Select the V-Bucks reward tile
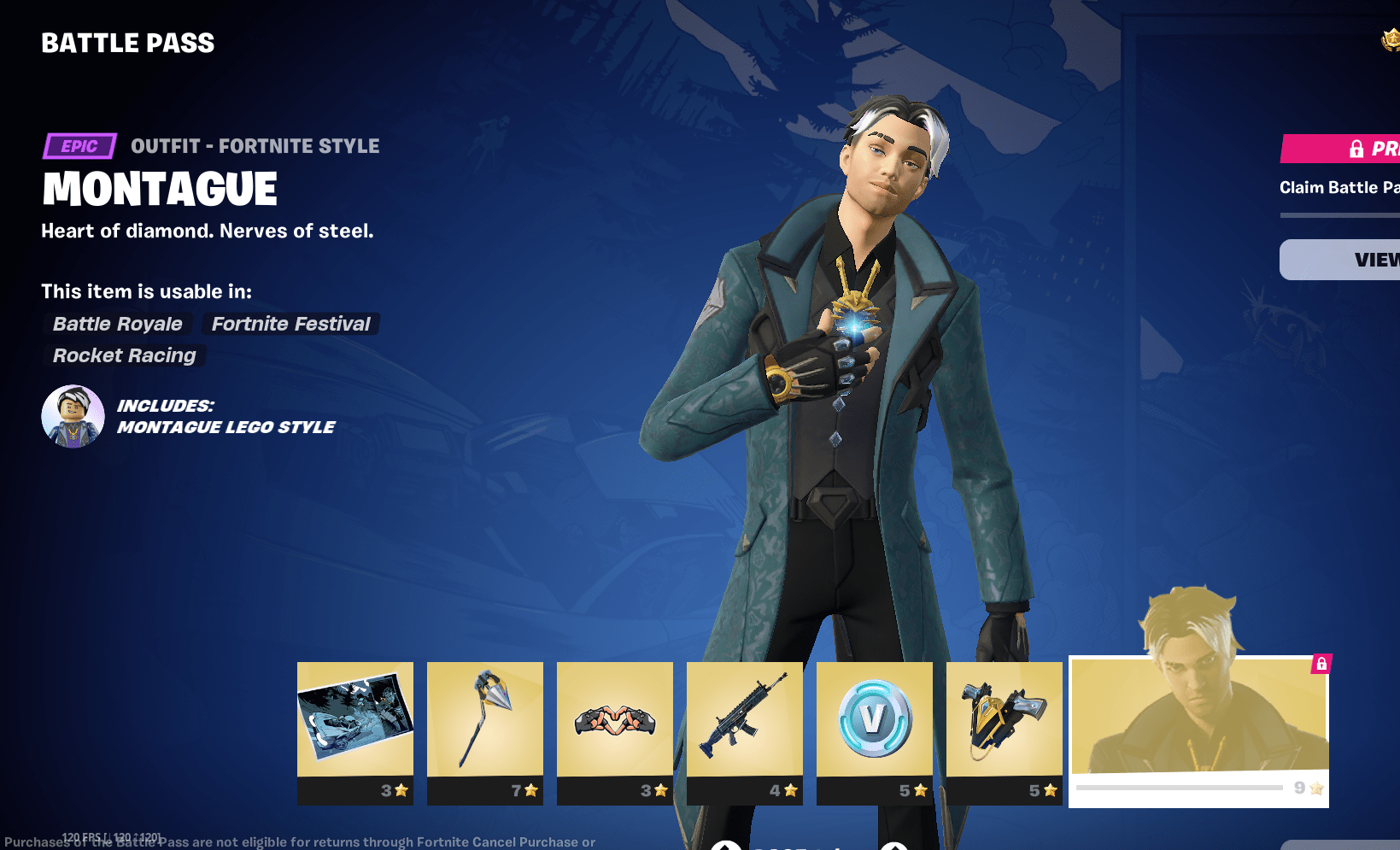 (875, 720)
